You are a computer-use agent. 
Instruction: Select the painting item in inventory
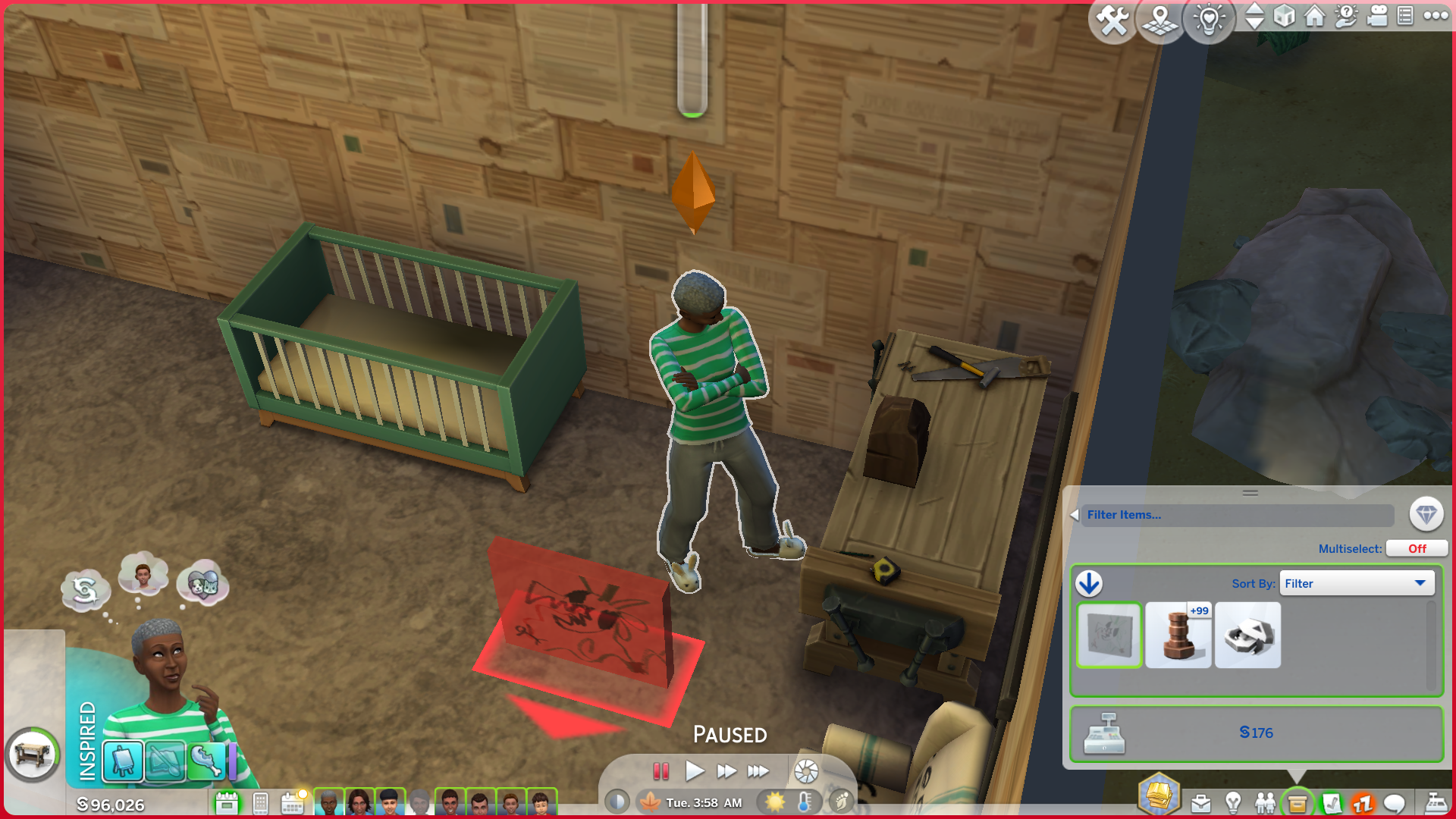1109,635
